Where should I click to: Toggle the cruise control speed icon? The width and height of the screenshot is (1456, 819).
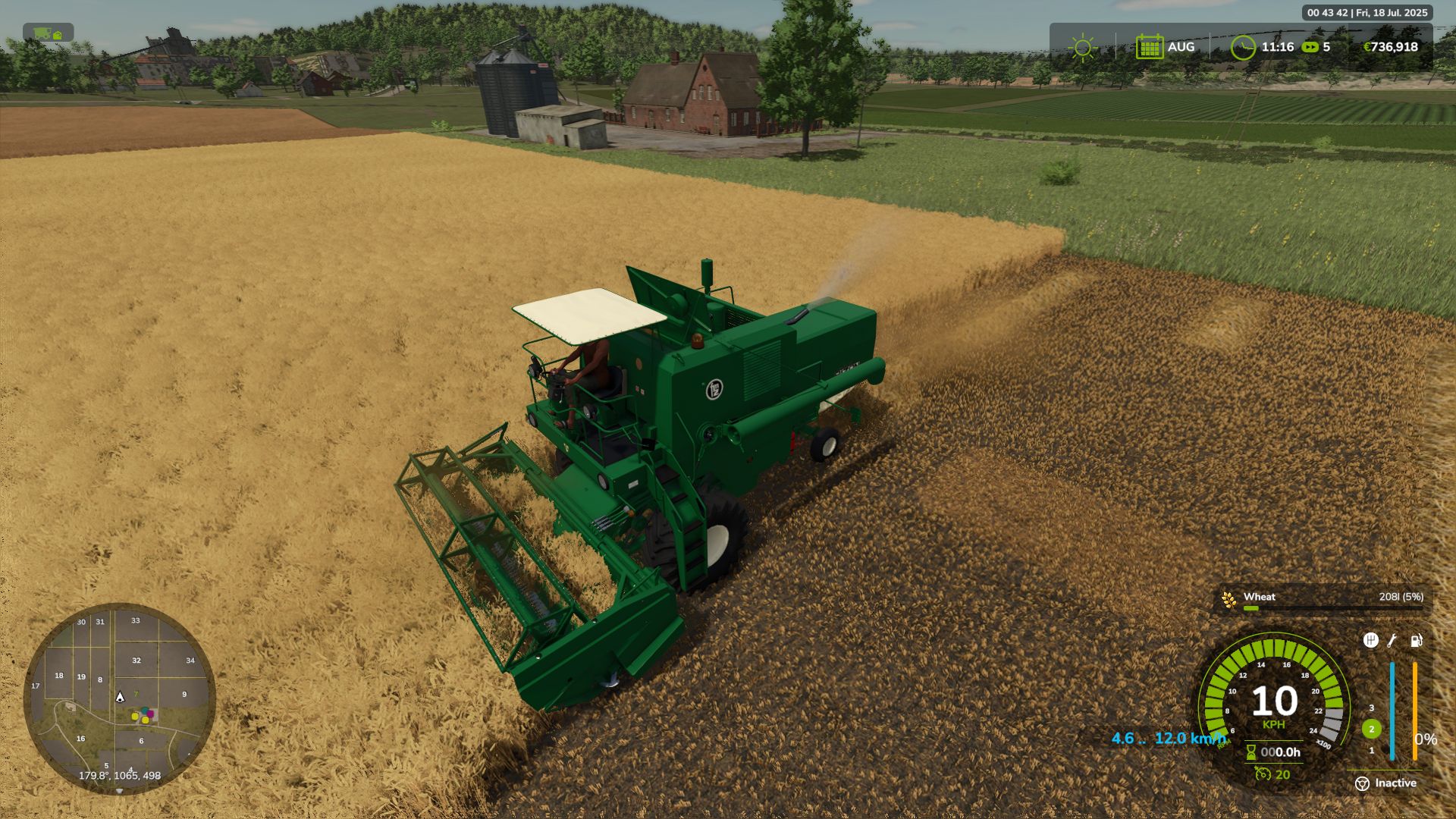point(1263,774)
